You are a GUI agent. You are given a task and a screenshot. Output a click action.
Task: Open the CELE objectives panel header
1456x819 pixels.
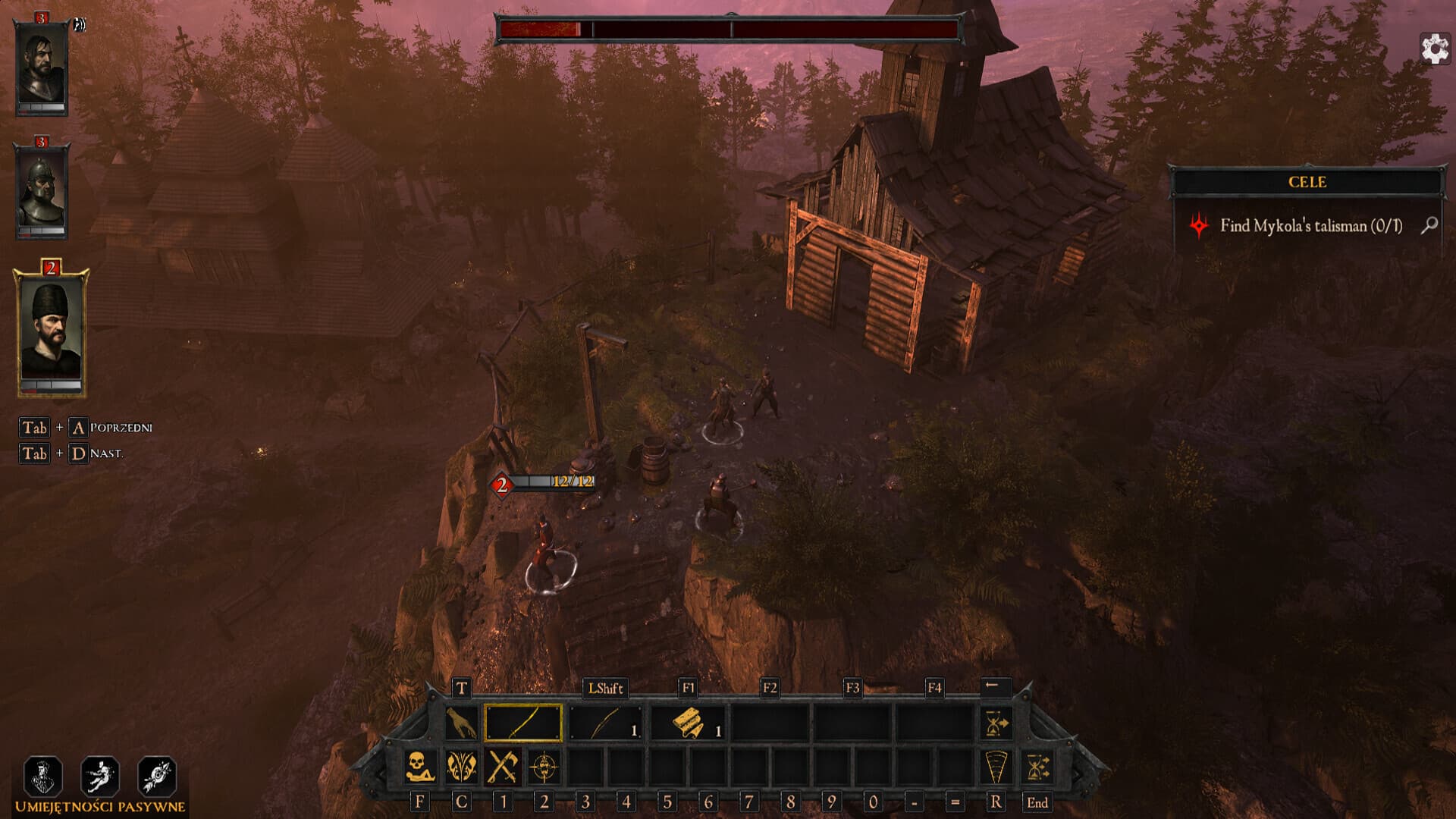click(x=1306, y=183)
